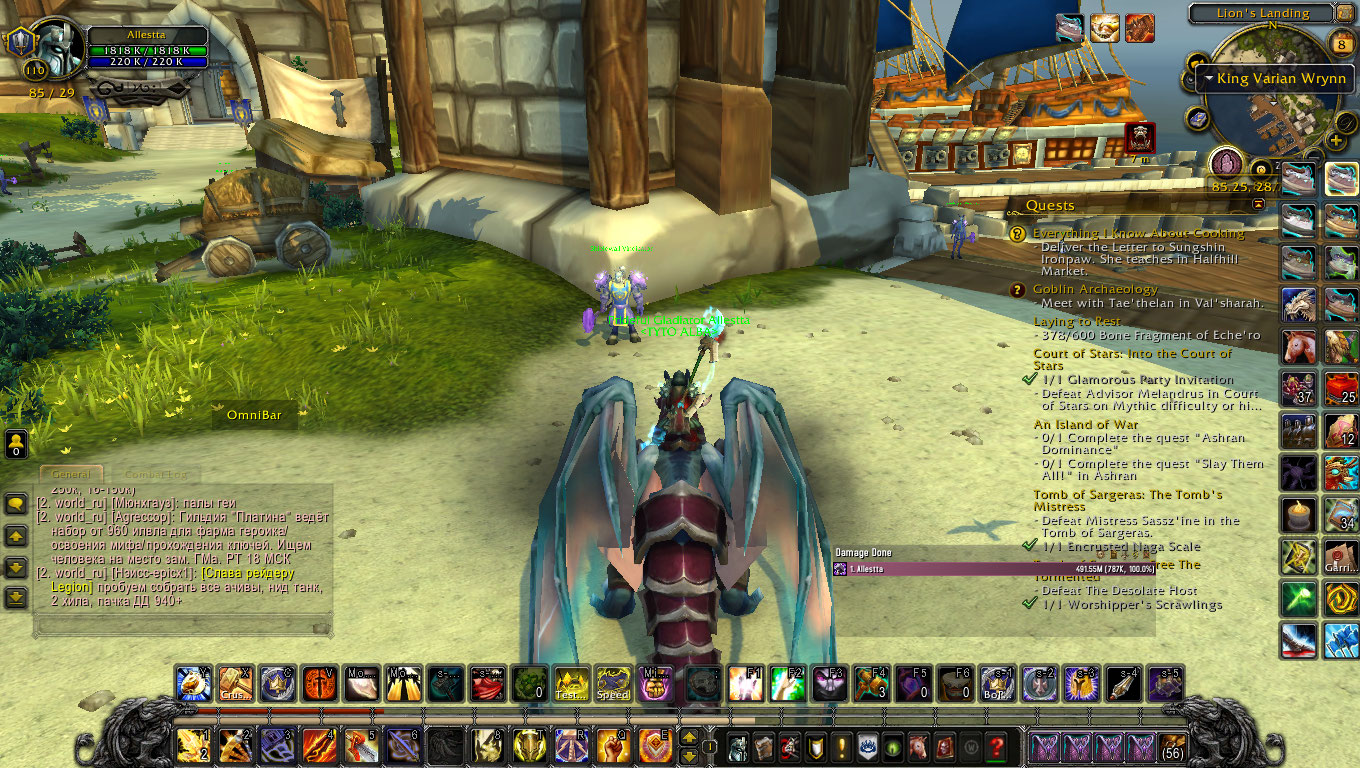Image resolution: width=1360 pixels, height=768 pixels.
Task: Select the Goblin Archaeology quest
Action: (1095, 289)
